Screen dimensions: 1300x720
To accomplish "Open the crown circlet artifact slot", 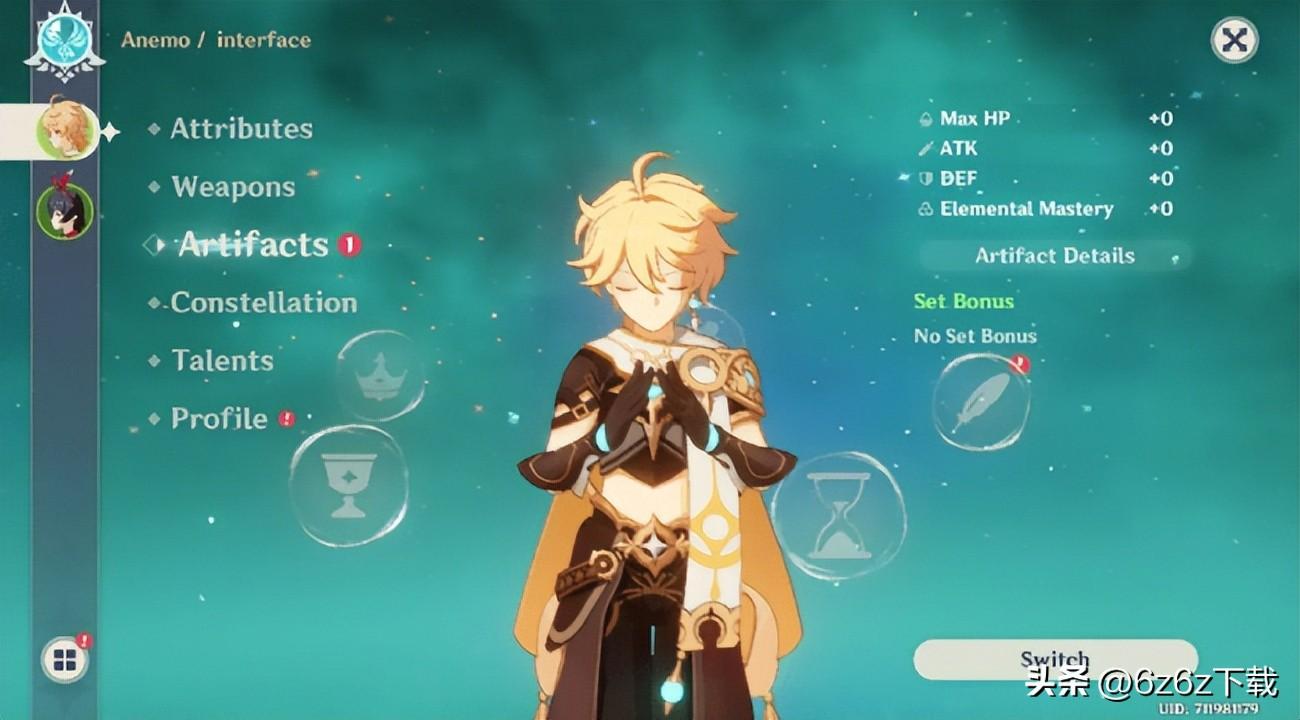I will (380, 376).
